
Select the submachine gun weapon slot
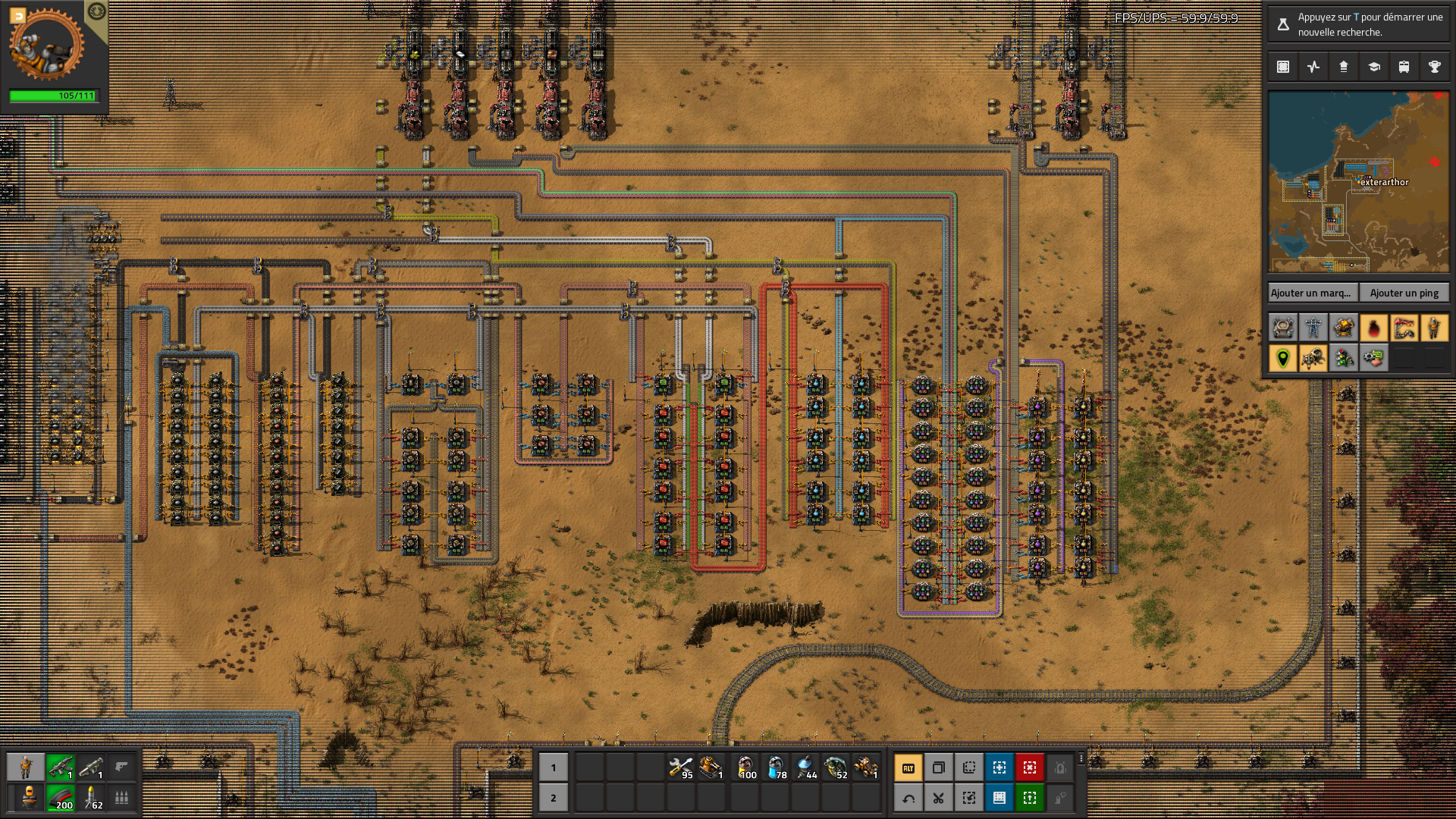coord(61,767)
